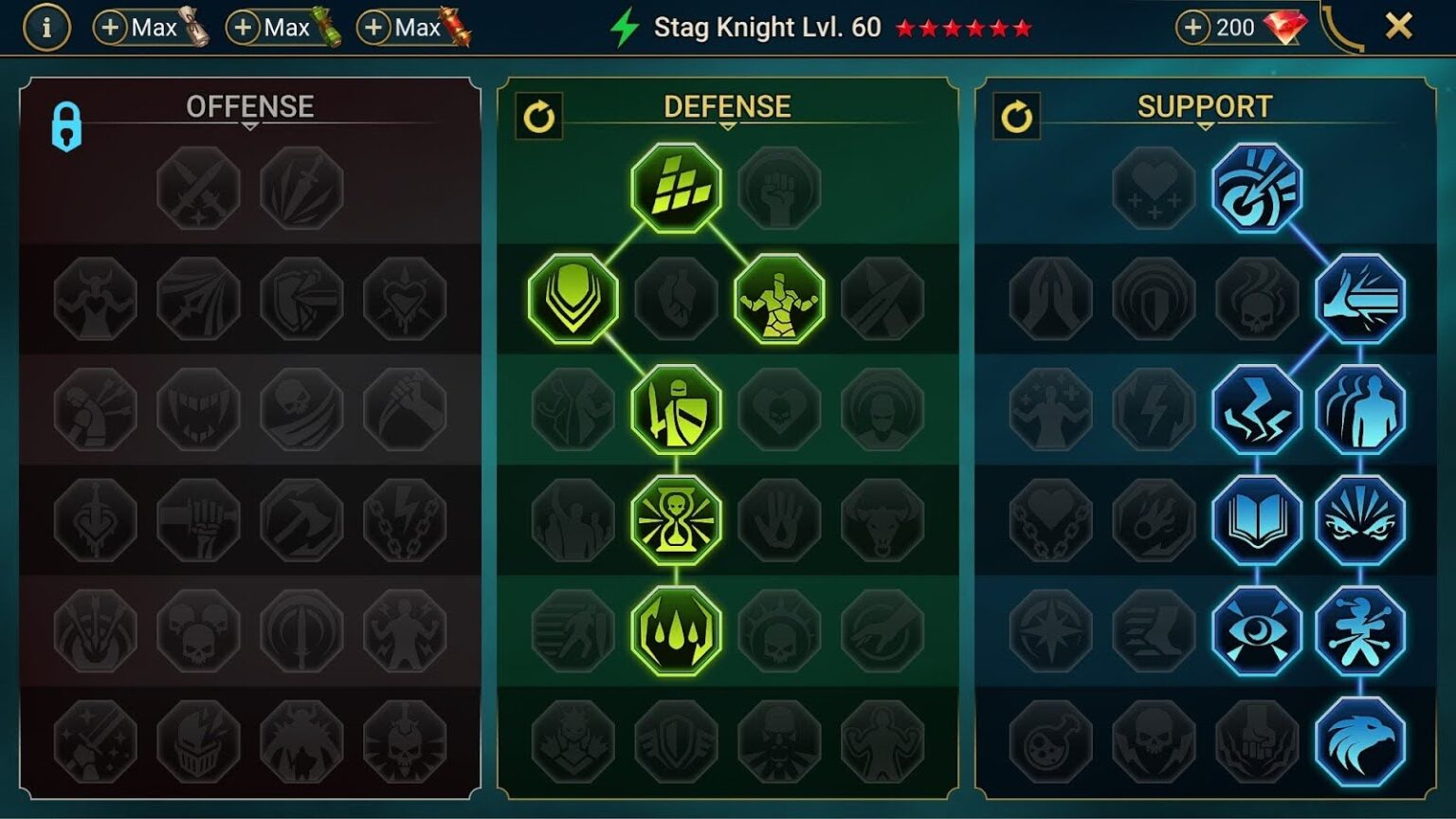Reset the Support mastery tree

click(x=1015, y=115)
